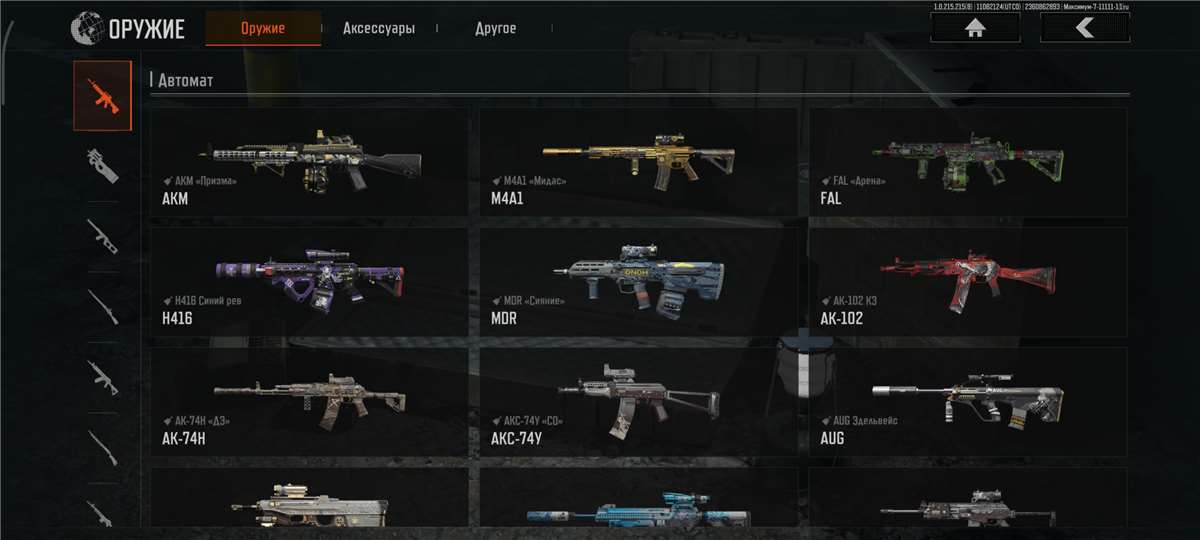Pick the MDR «Сияние» weapon card
Viewport: 1200px width, 540px height.
click(x=638, y=282)
